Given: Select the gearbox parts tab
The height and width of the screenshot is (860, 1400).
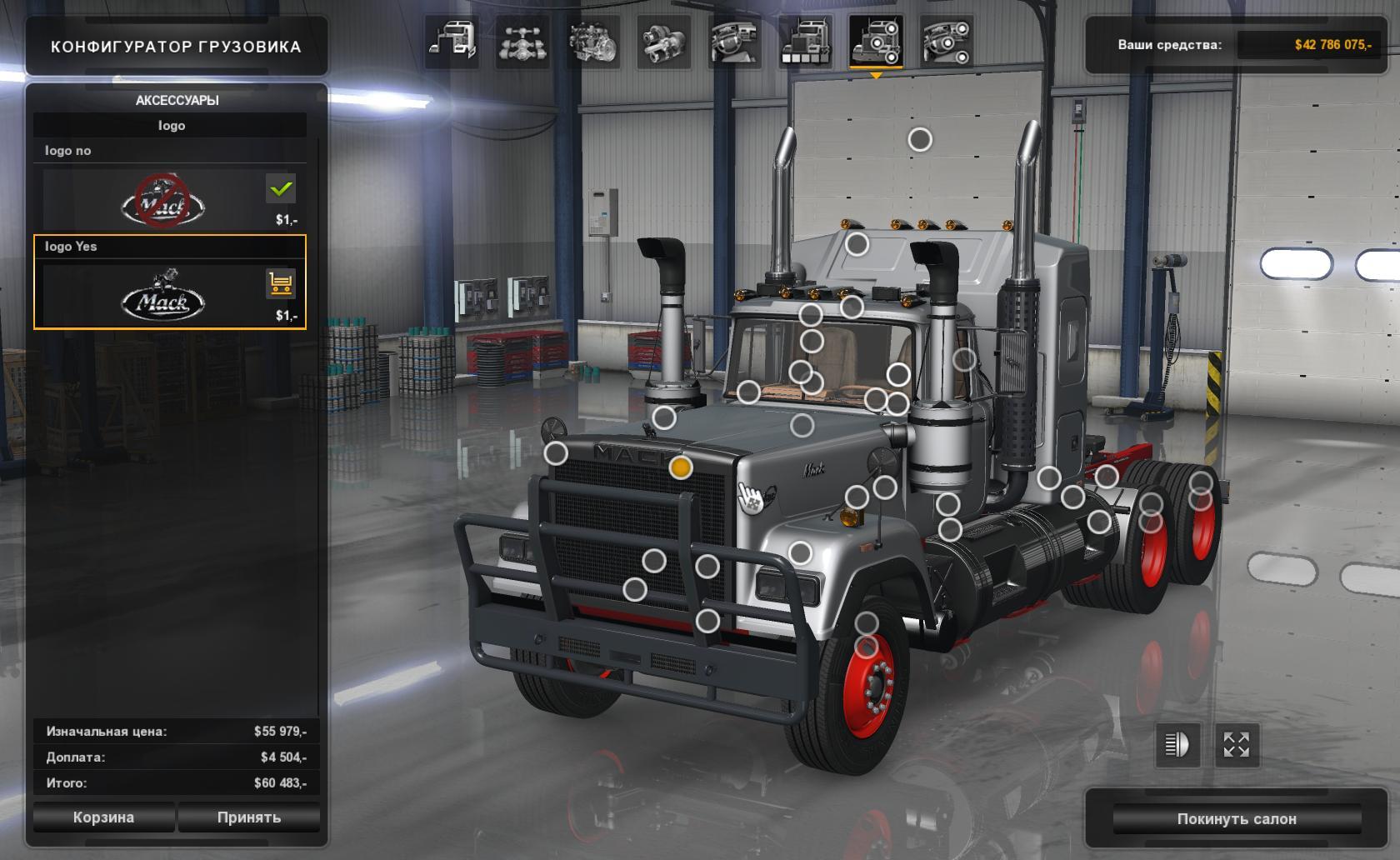Looking at the screenshot, I should (x=663, y=42).
